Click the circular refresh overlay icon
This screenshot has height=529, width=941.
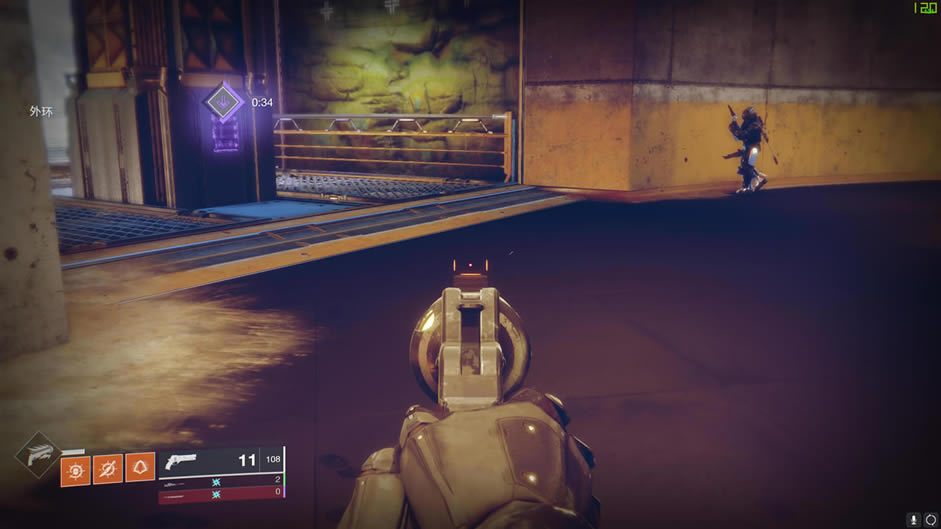click(x=931, y=520)
